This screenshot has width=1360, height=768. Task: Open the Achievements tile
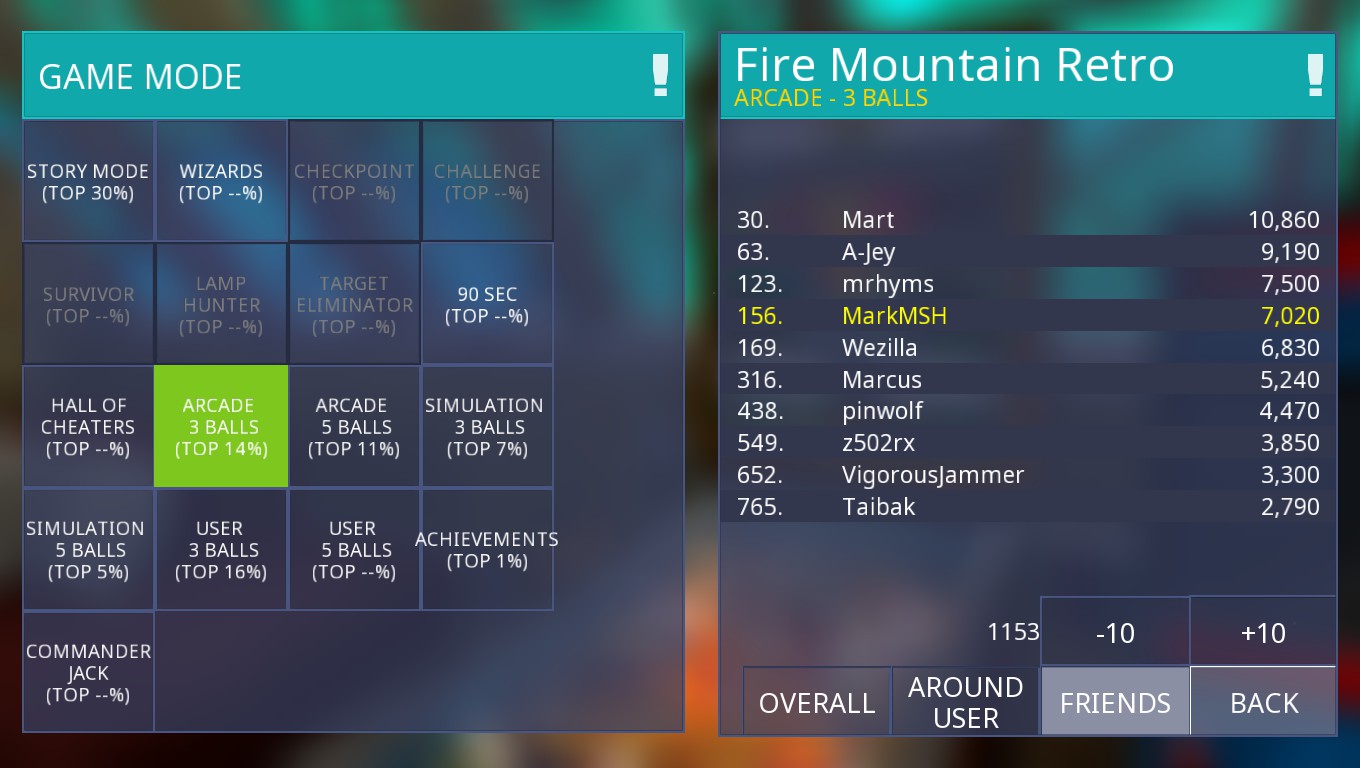[487, 550]
